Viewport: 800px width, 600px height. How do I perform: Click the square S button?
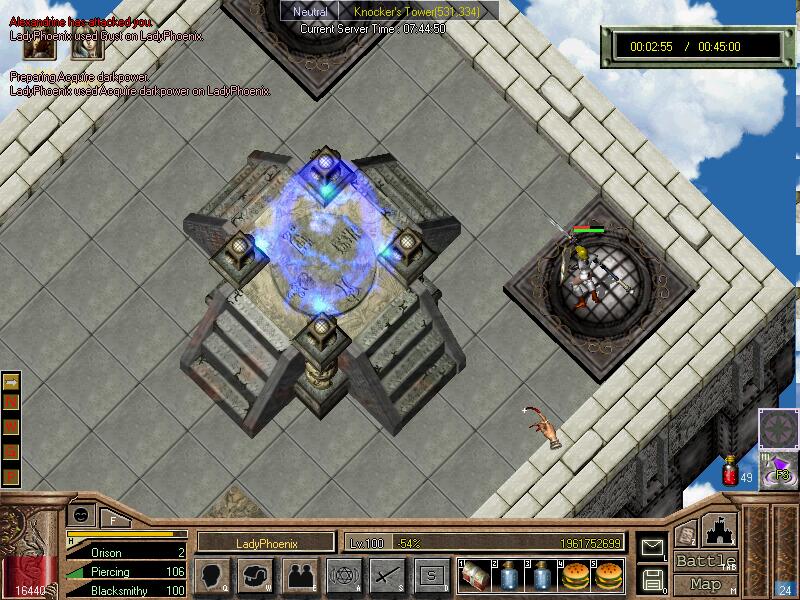click(x=431, y=575)
